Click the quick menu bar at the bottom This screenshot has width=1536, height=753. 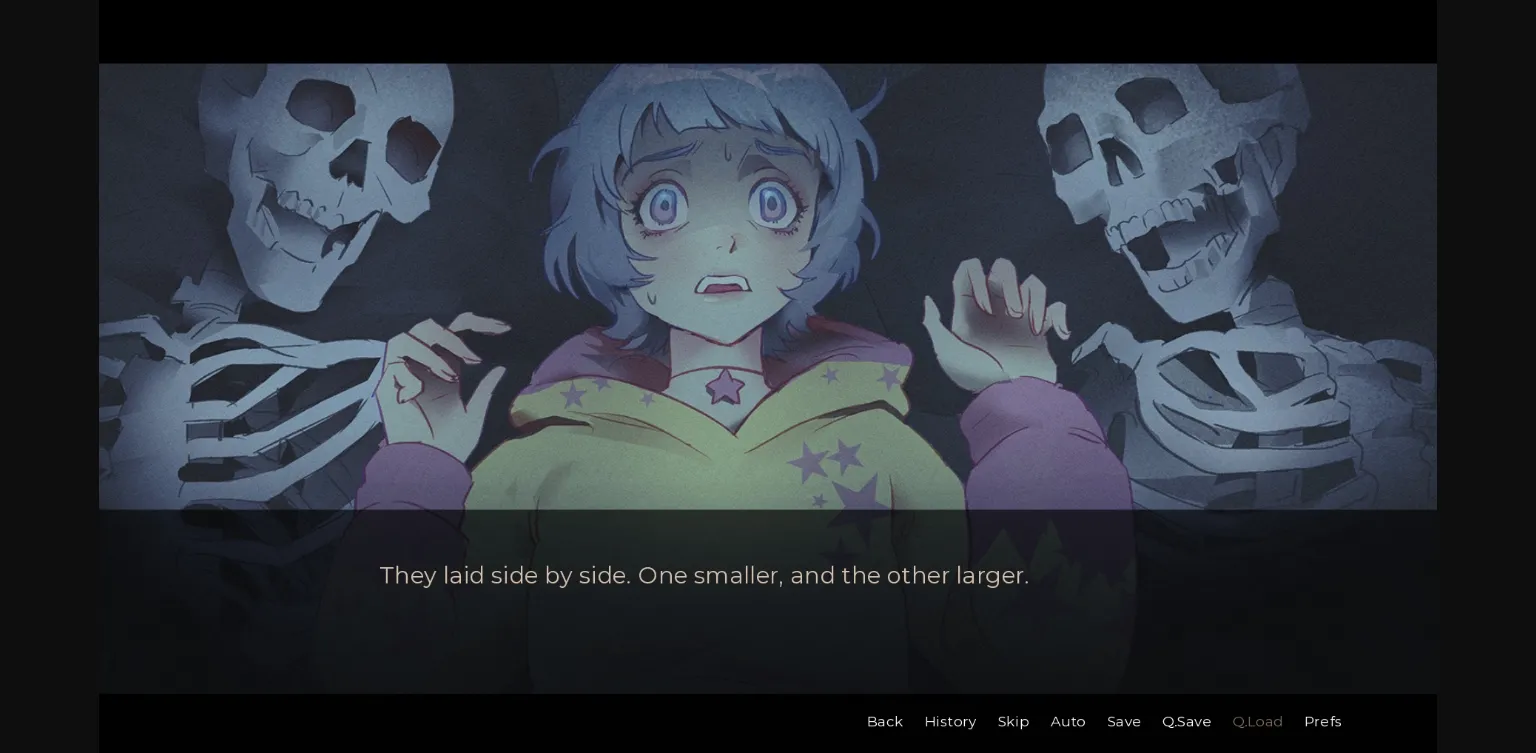(1100, 721)
